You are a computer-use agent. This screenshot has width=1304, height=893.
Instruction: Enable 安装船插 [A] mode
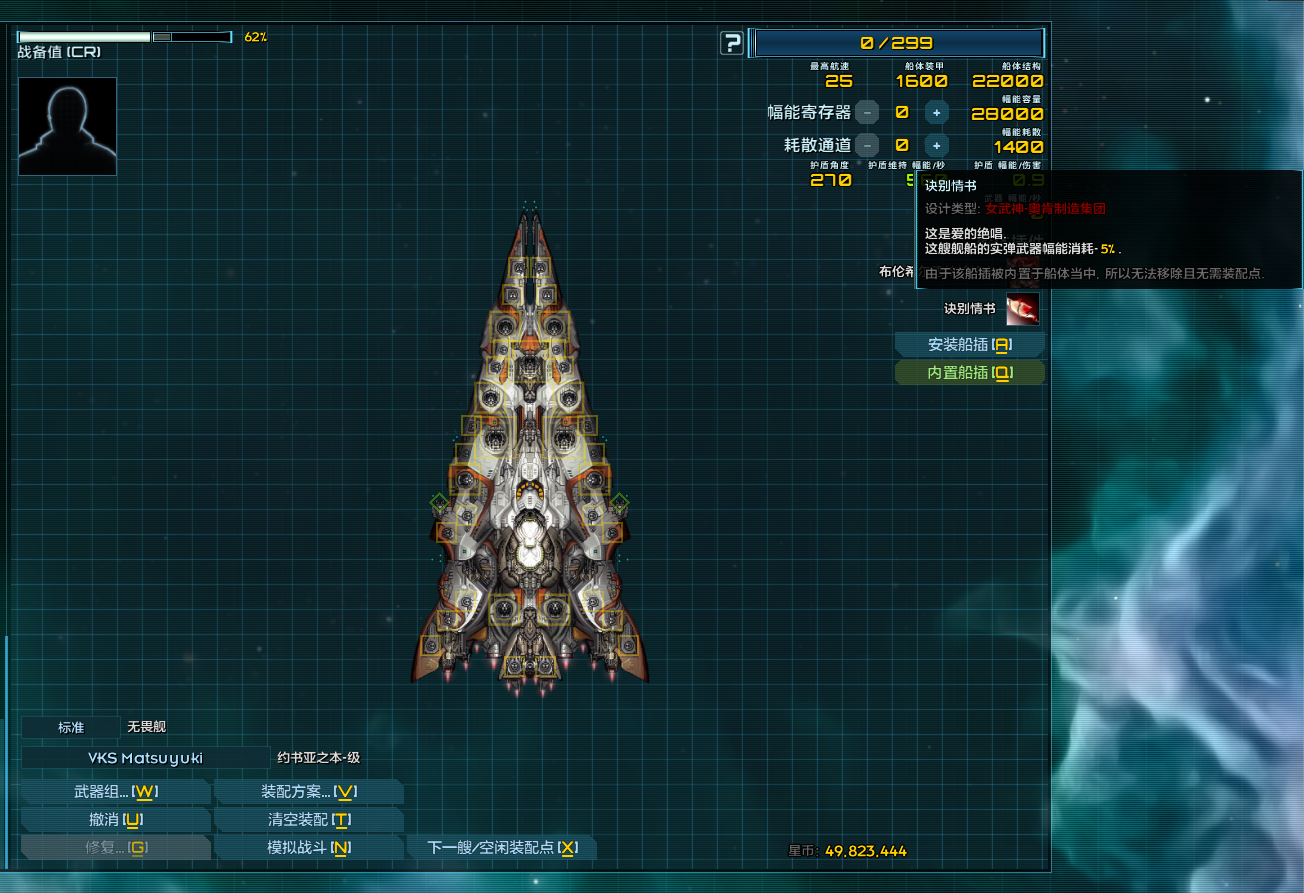(968, 344)
